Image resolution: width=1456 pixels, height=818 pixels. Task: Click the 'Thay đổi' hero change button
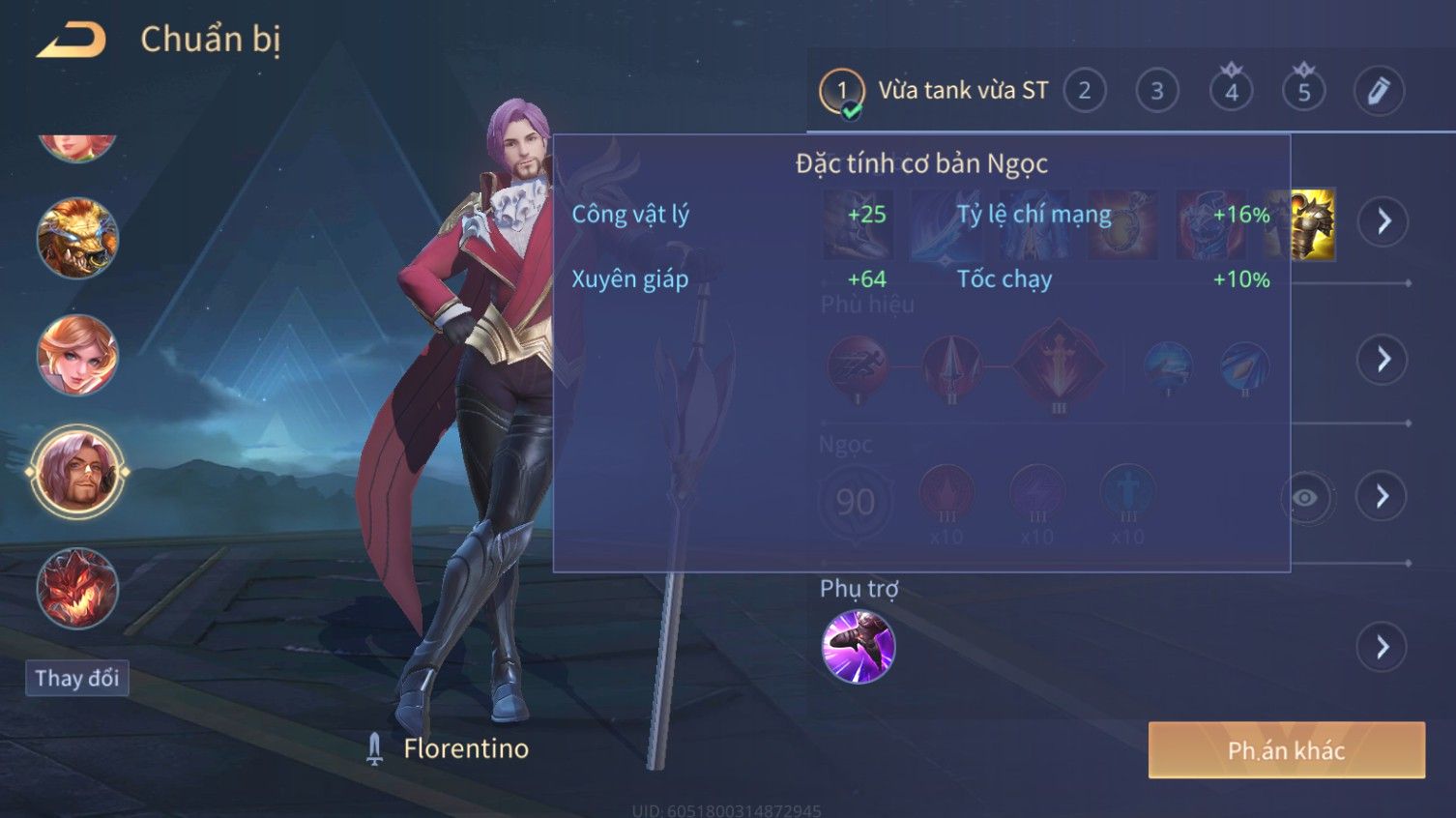pyautogui.click(x=77, y=678)
